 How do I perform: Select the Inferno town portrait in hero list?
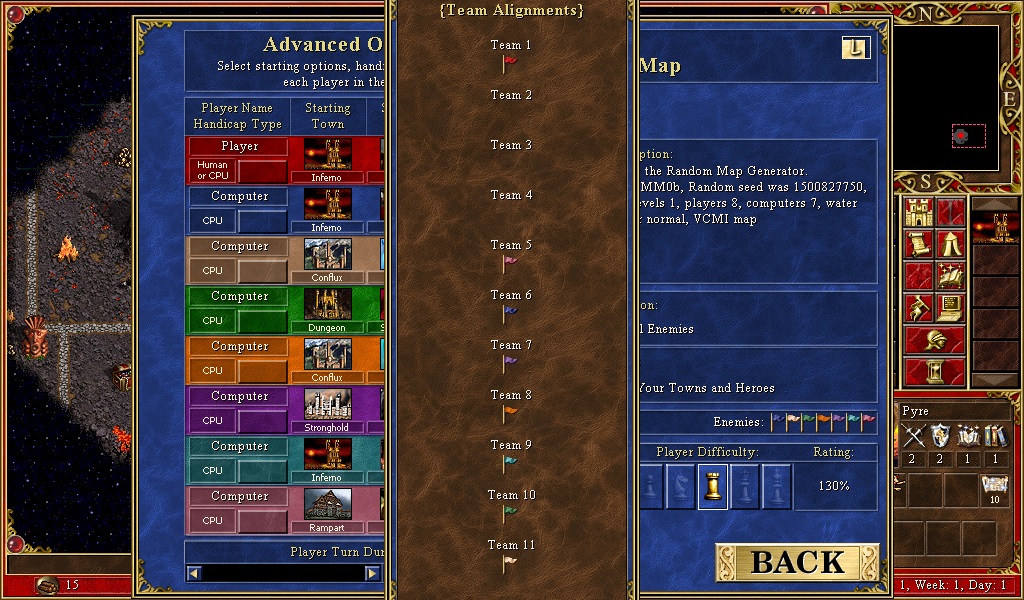pyautogui.click(x=995, y=227)
